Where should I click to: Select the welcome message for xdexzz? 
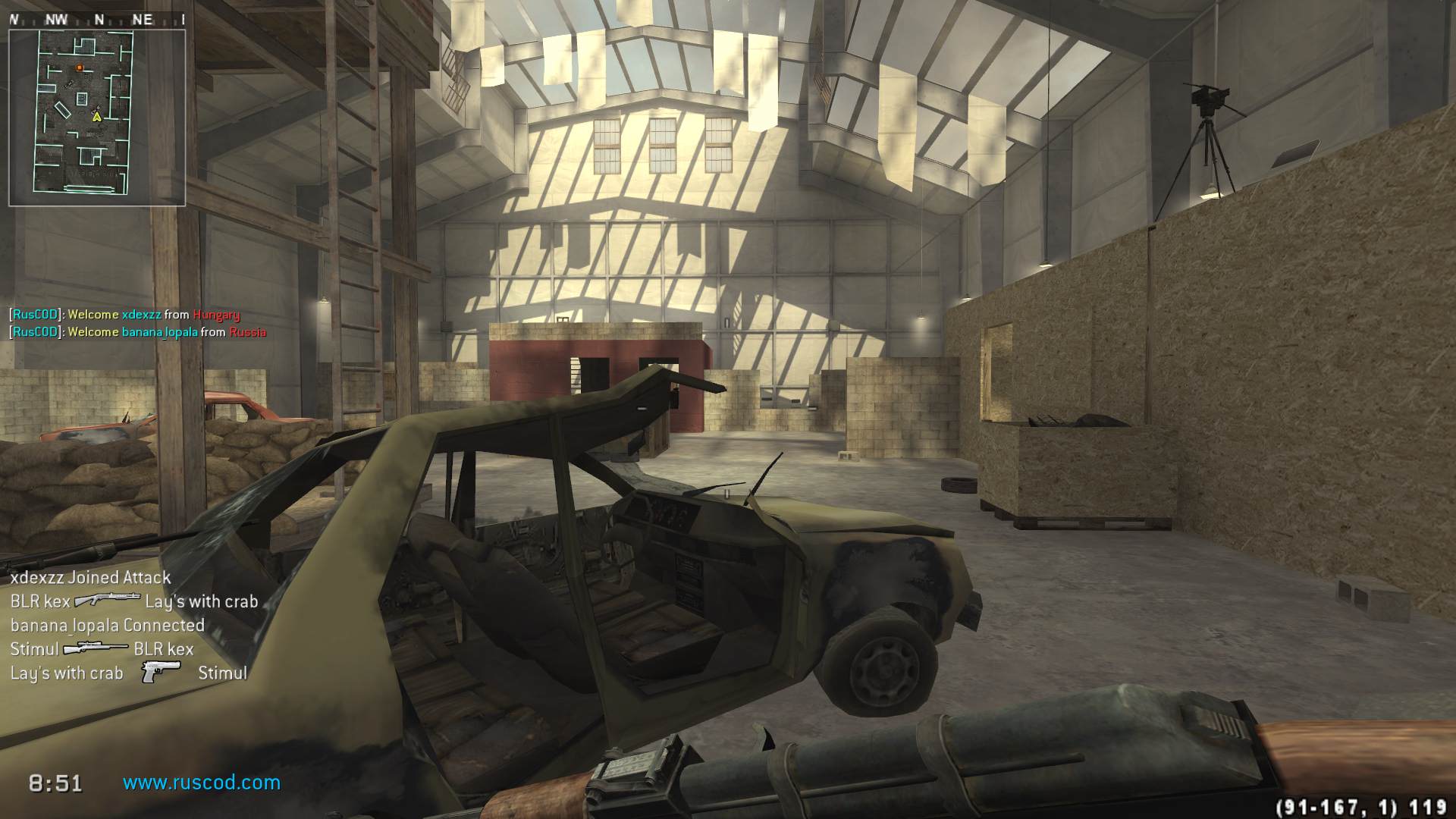point(124,315)
